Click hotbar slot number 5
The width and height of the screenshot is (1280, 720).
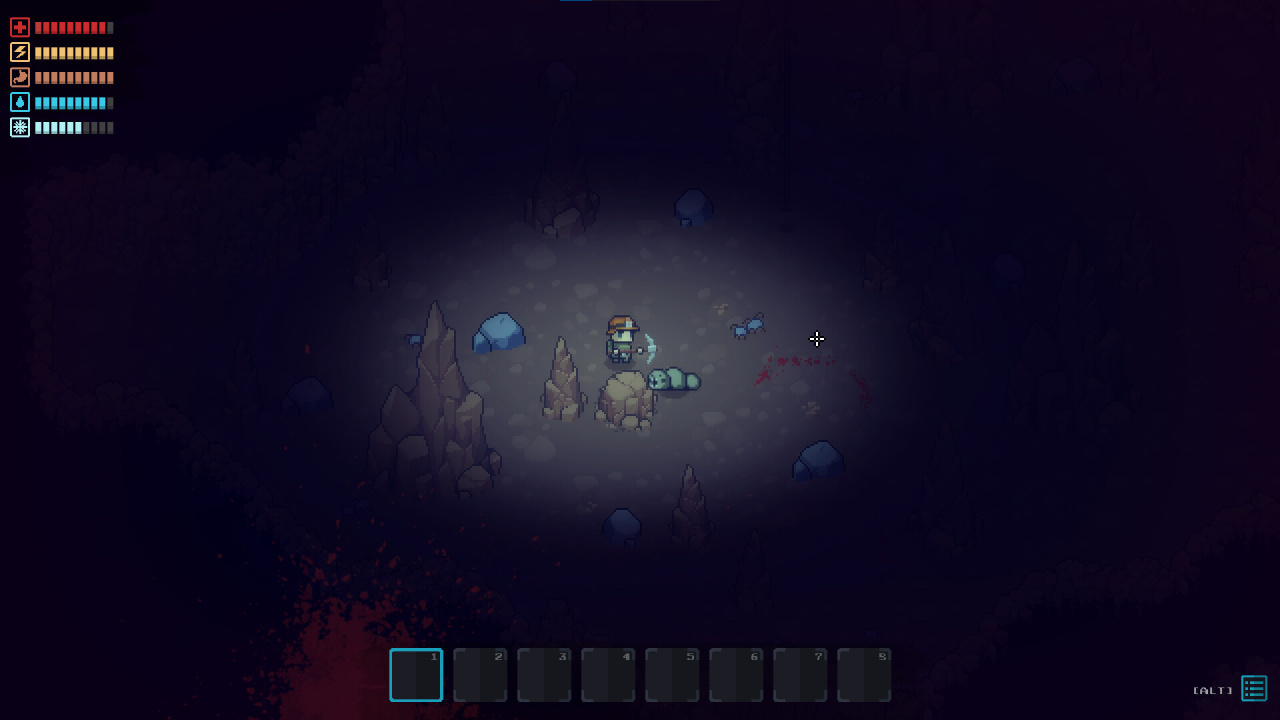672,675
